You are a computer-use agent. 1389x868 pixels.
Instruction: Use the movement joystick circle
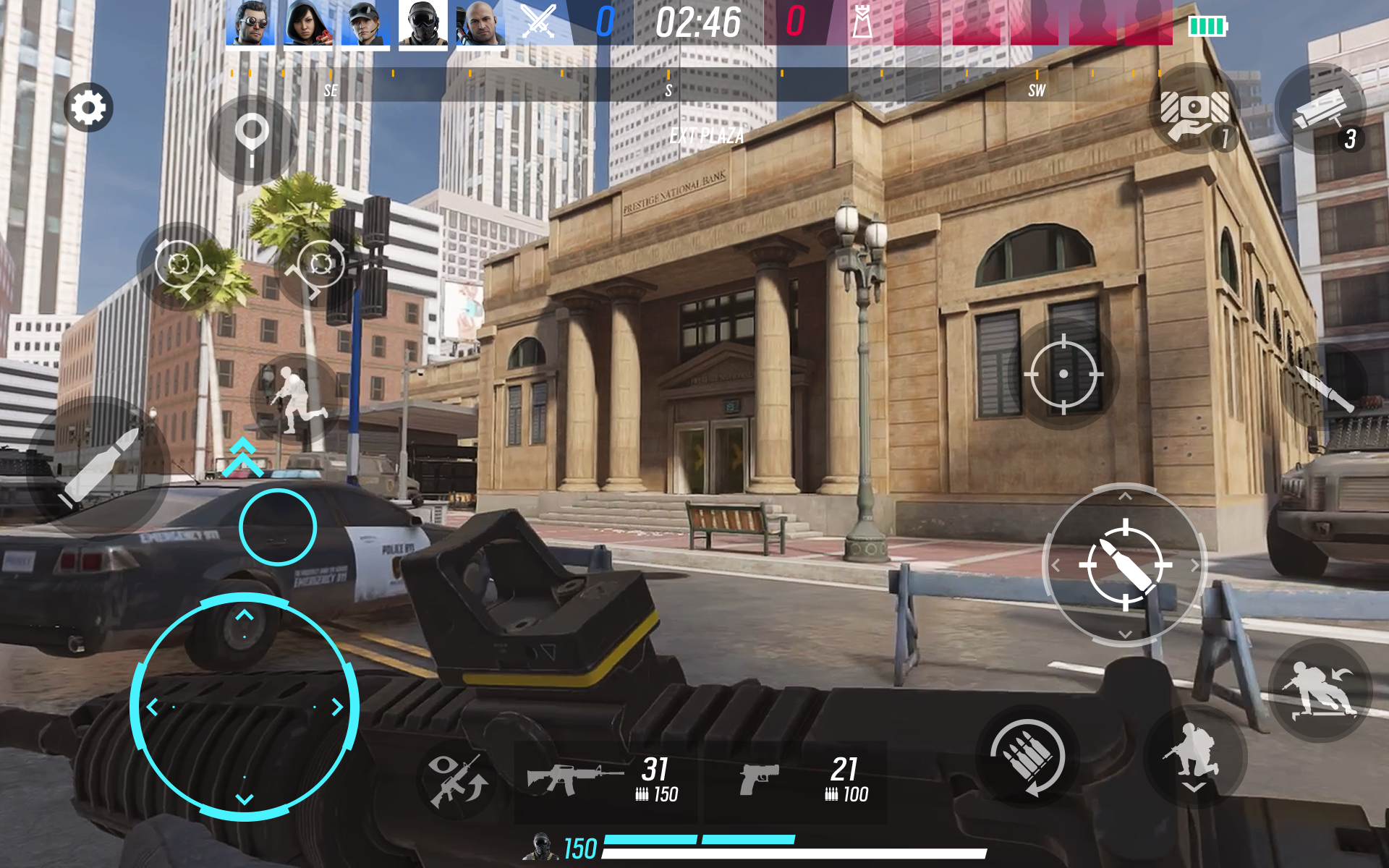click(x=245, y=707)
